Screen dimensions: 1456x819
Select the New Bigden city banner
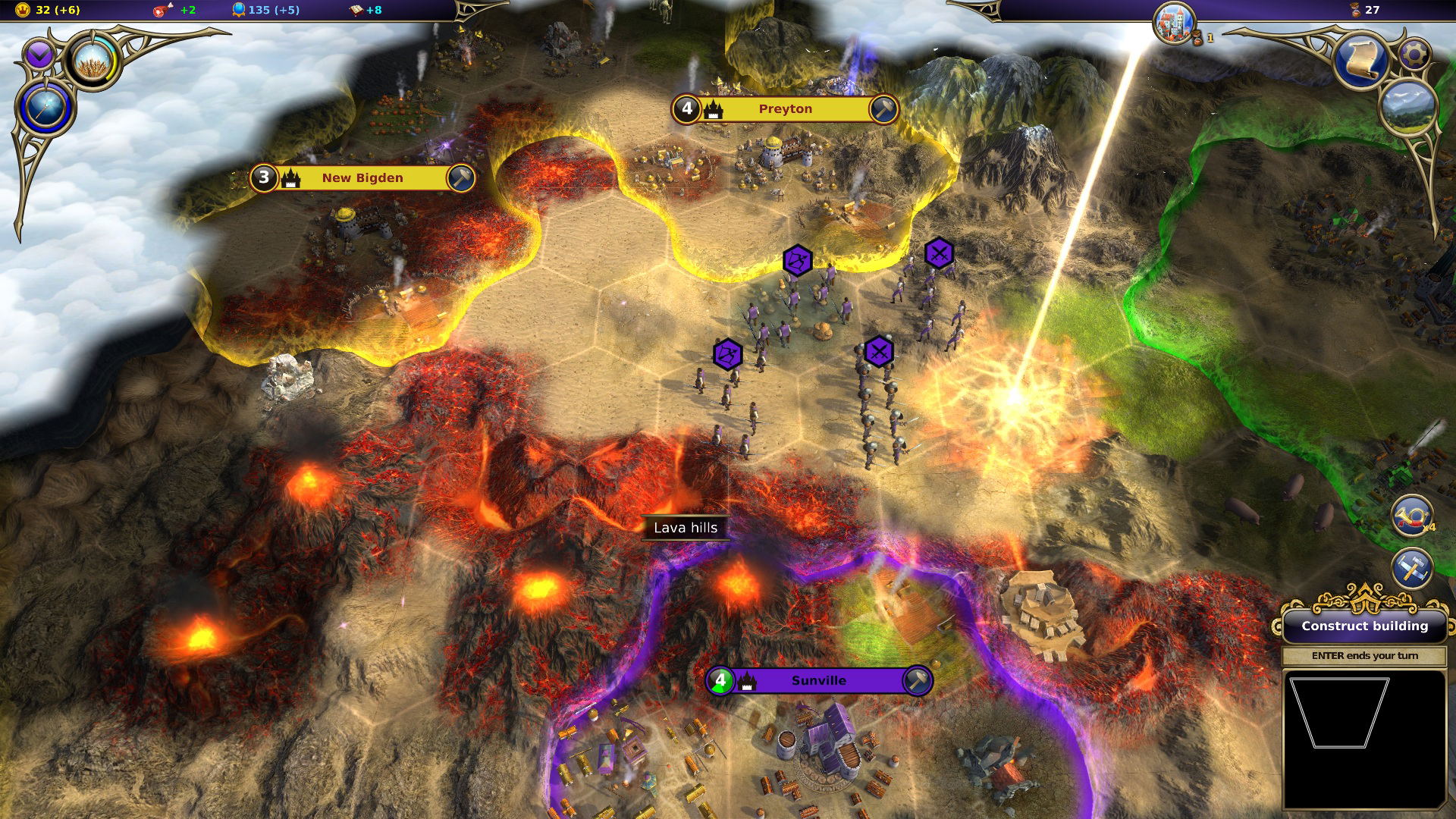362,178
